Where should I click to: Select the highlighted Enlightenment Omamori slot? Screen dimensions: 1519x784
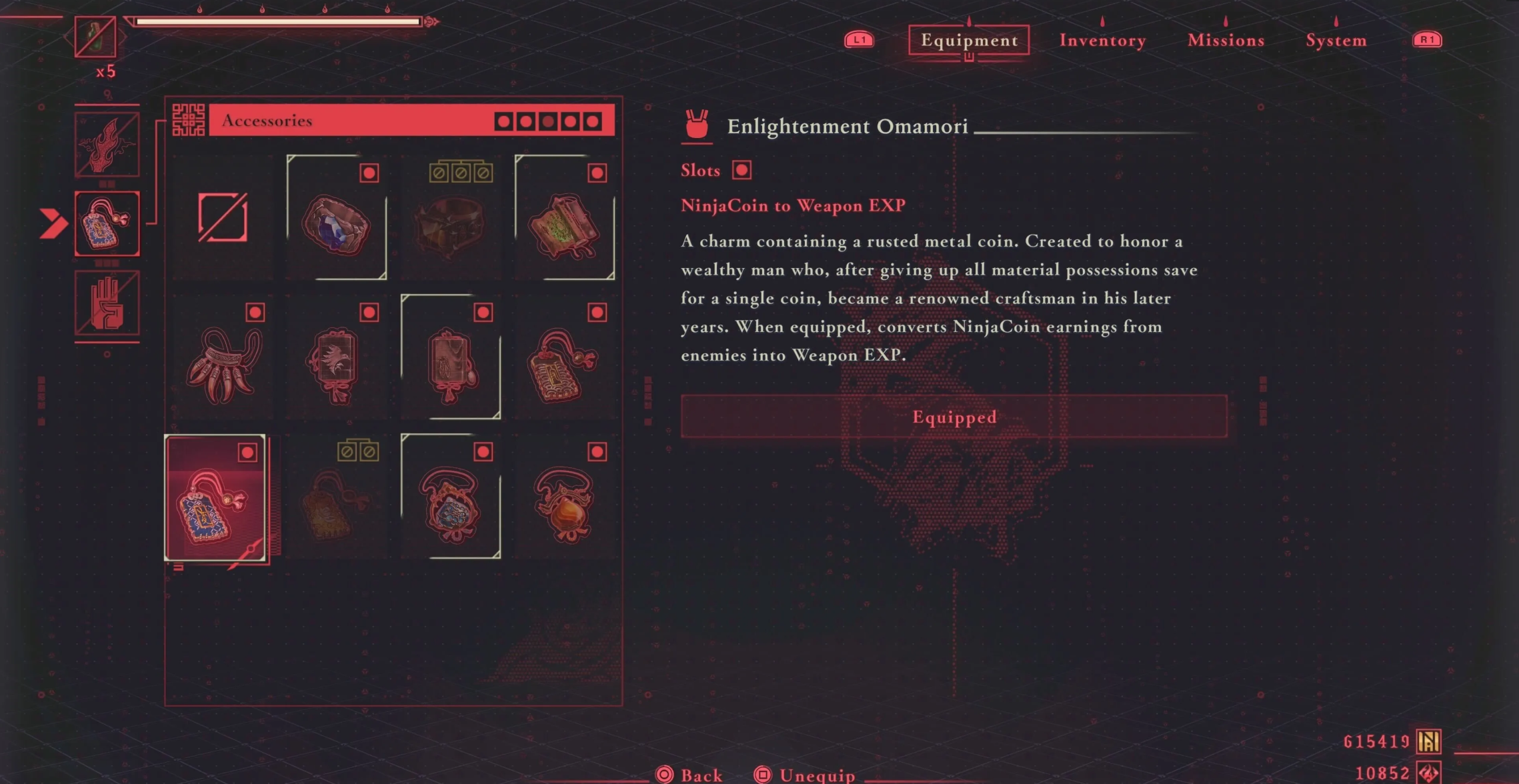tap(215, 499)
